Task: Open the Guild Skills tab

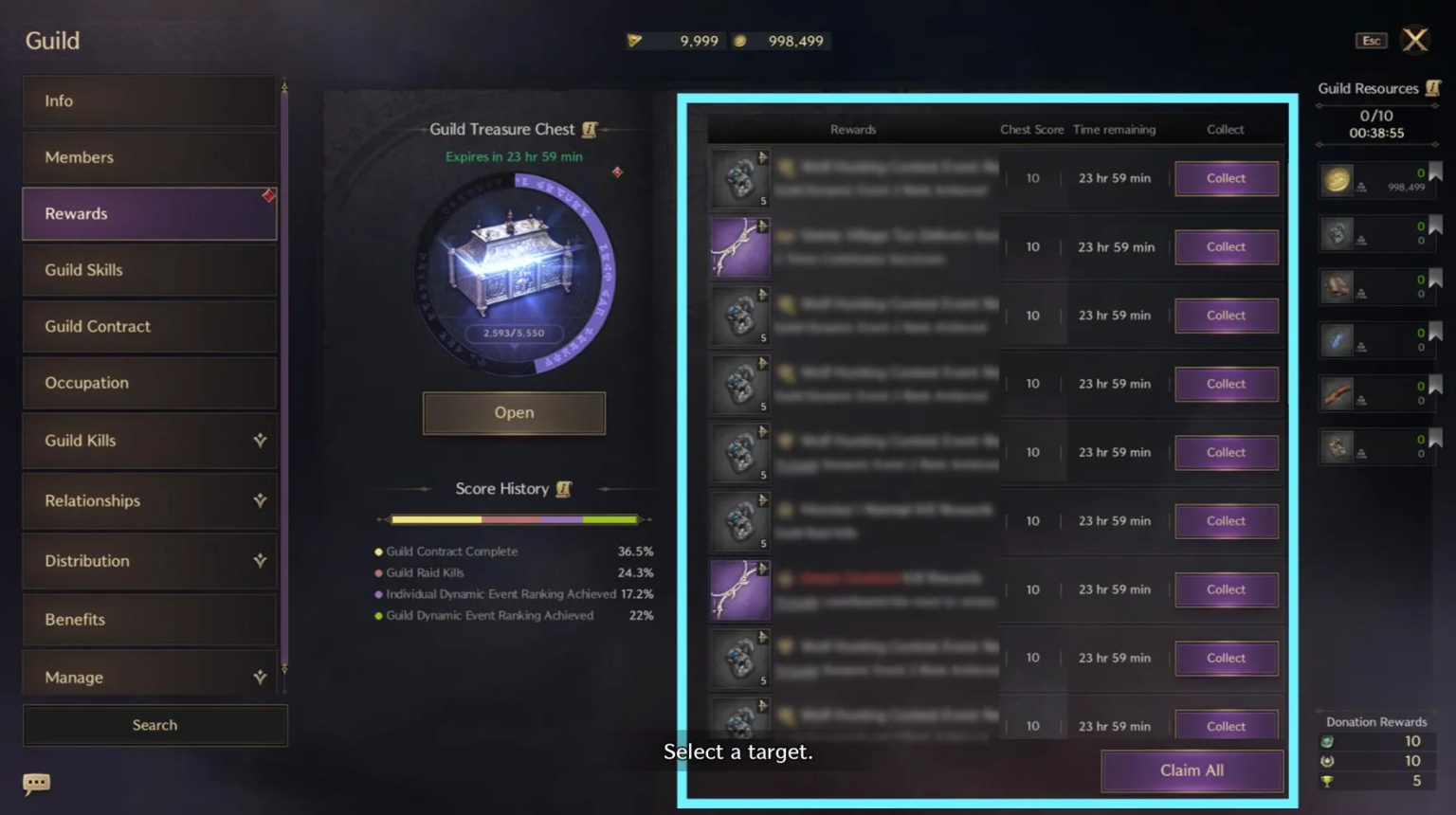Action: click(x=149, y=270)
